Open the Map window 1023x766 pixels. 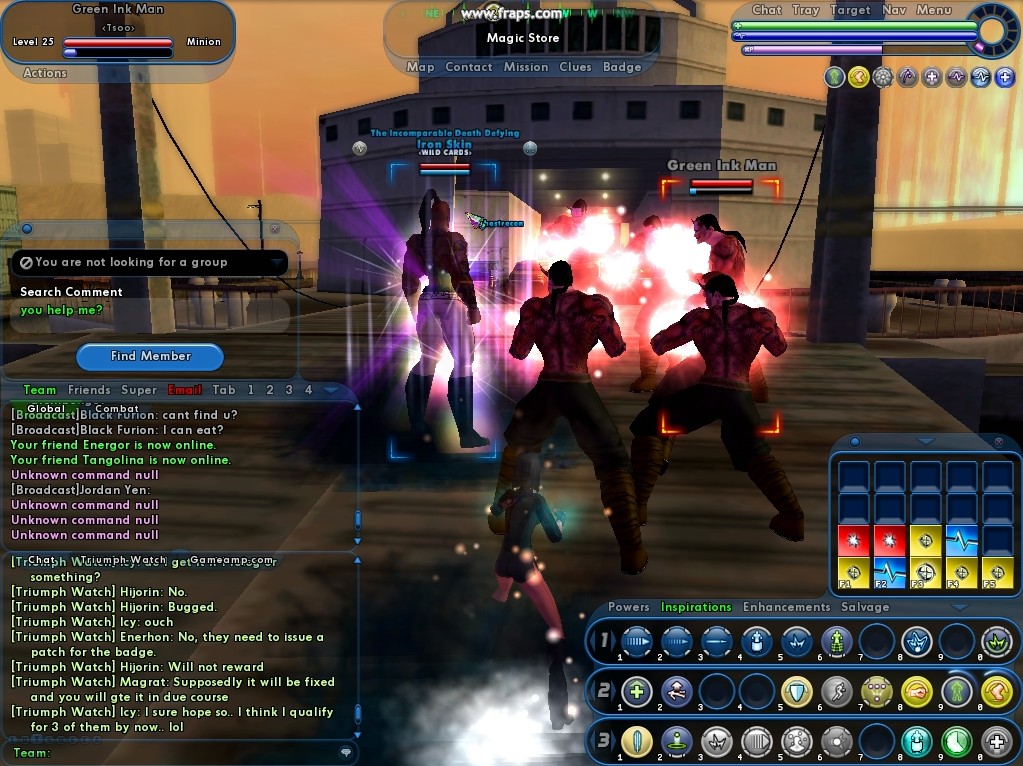coord(420,67)
